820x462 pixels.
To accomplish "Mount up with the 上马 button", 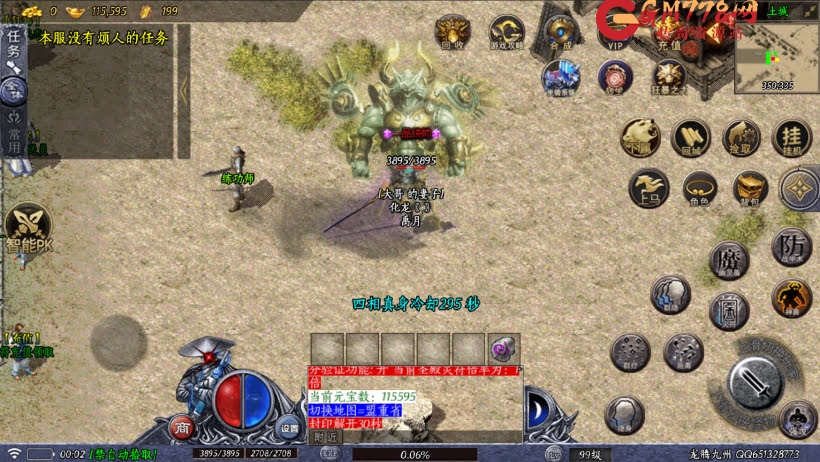I will click(x=649, y=188).
